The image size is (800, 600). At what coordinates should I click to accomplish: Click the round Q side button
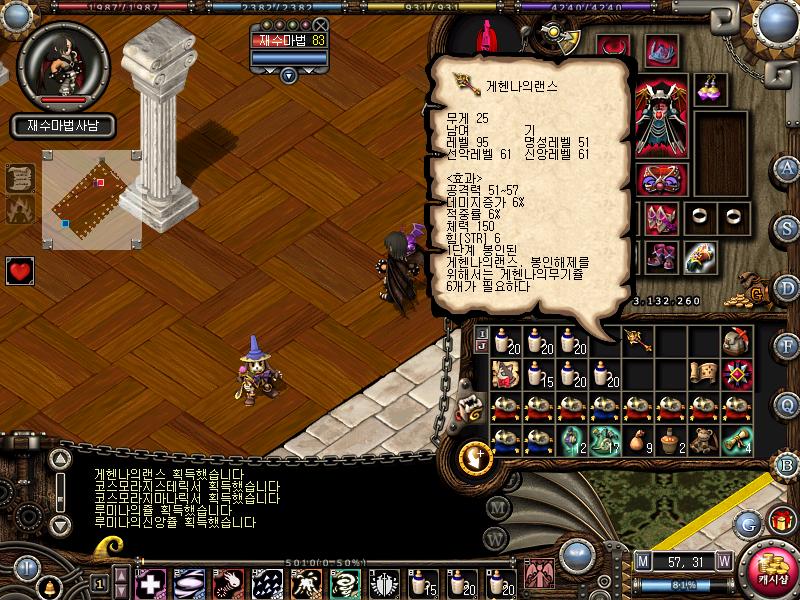click(x=788, y=403)
